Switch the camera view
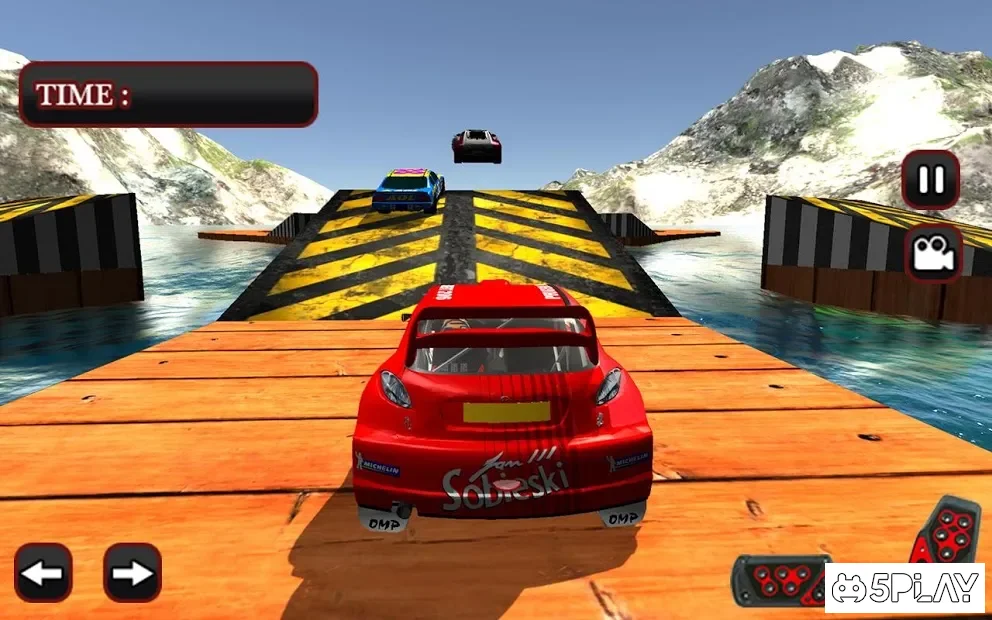The width and height of the screenshot is (992, 620). 933,252
